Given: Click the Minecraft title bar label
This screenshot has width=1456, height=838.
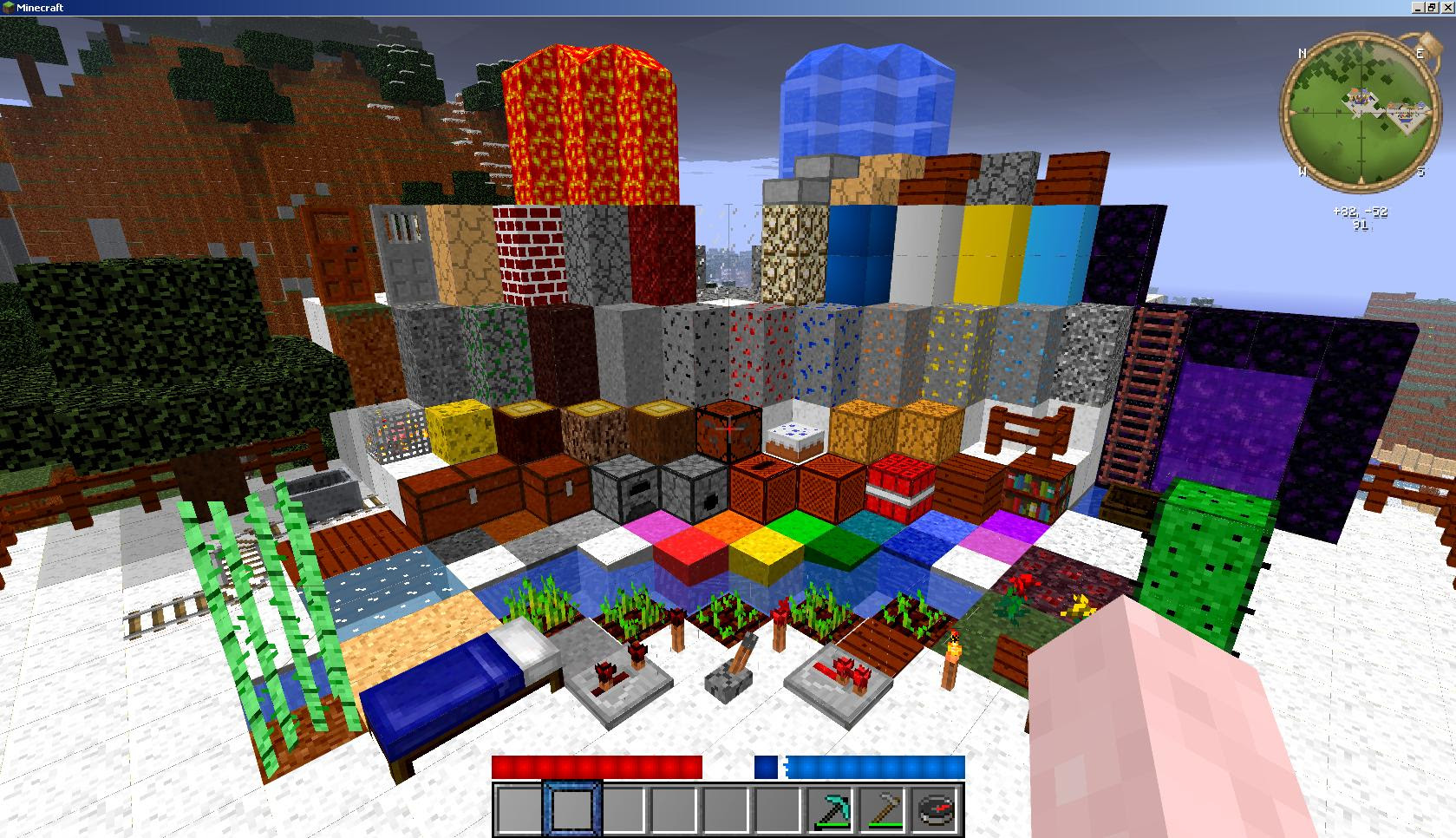Looking at the screenshot, I should (39, 7).
